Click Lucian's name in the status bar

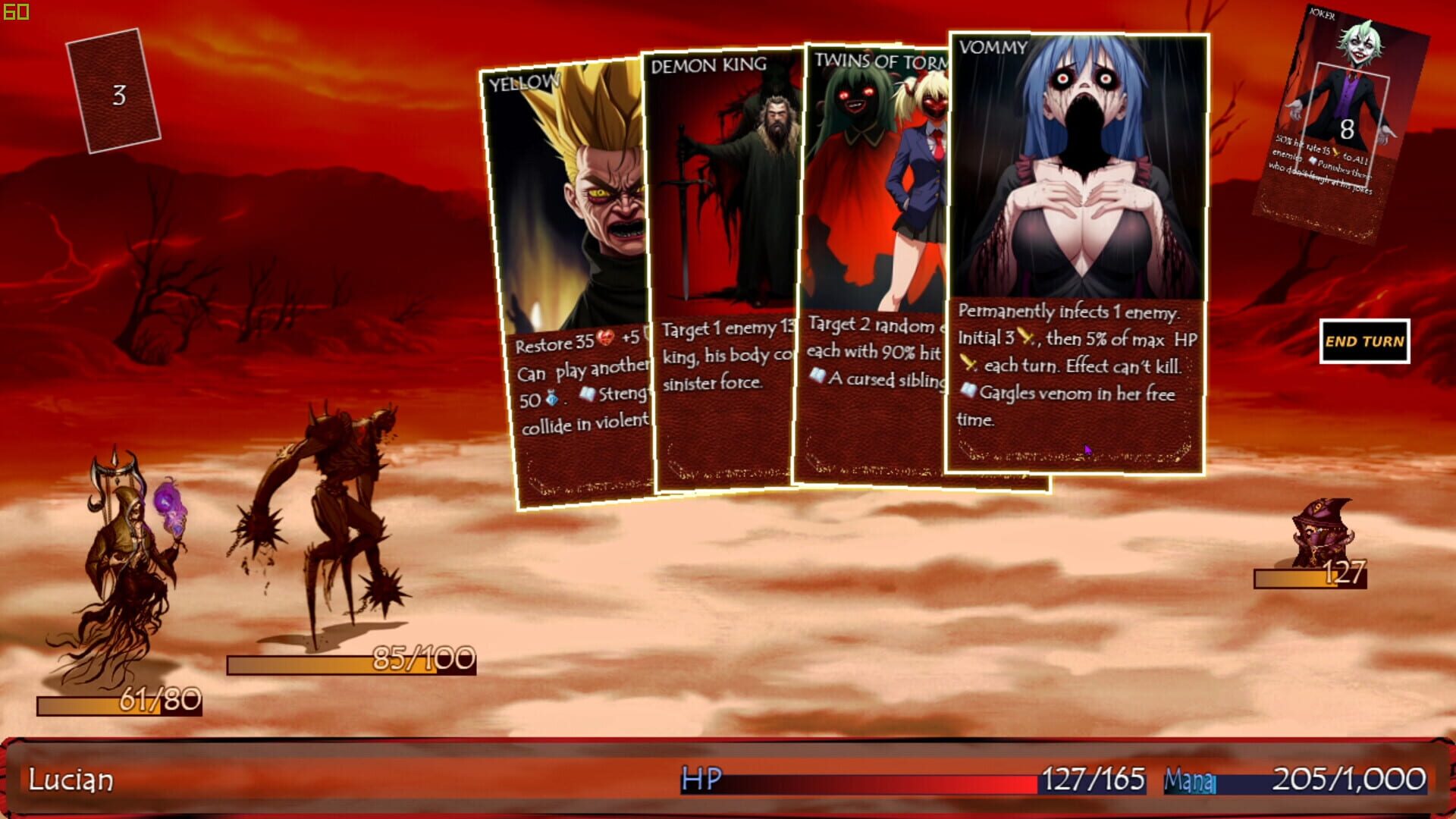coord(70,777)
